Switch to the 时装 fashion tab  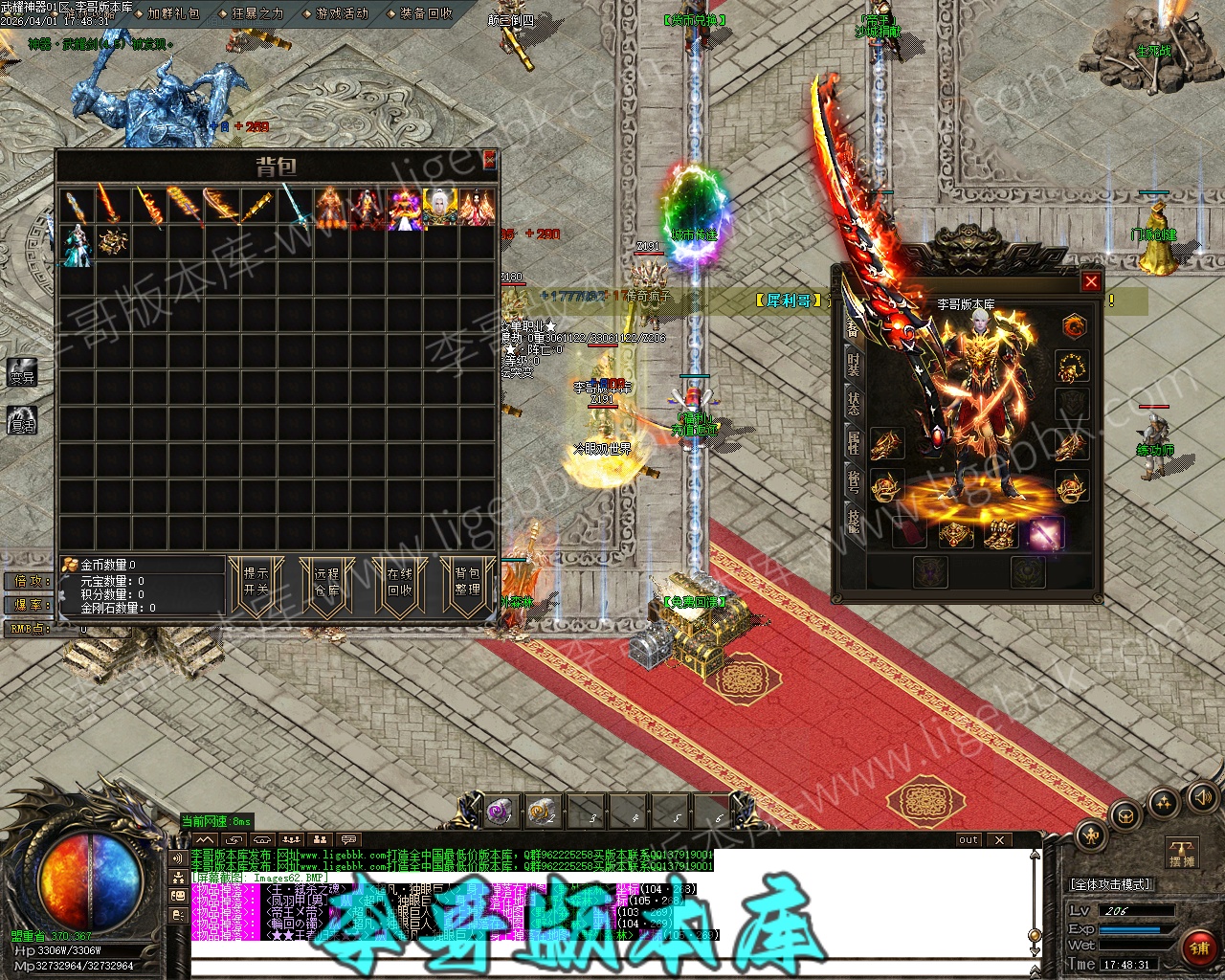click(x=853, y=364)
